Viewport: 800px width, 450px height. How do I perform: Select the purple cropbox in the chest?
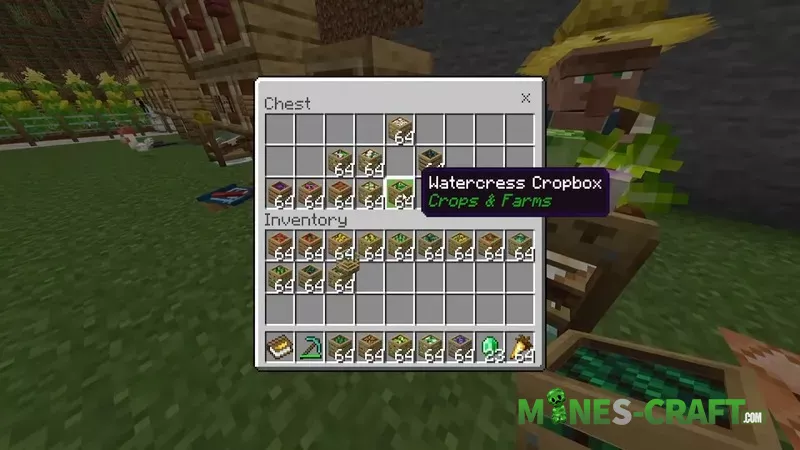pos(279,192)
